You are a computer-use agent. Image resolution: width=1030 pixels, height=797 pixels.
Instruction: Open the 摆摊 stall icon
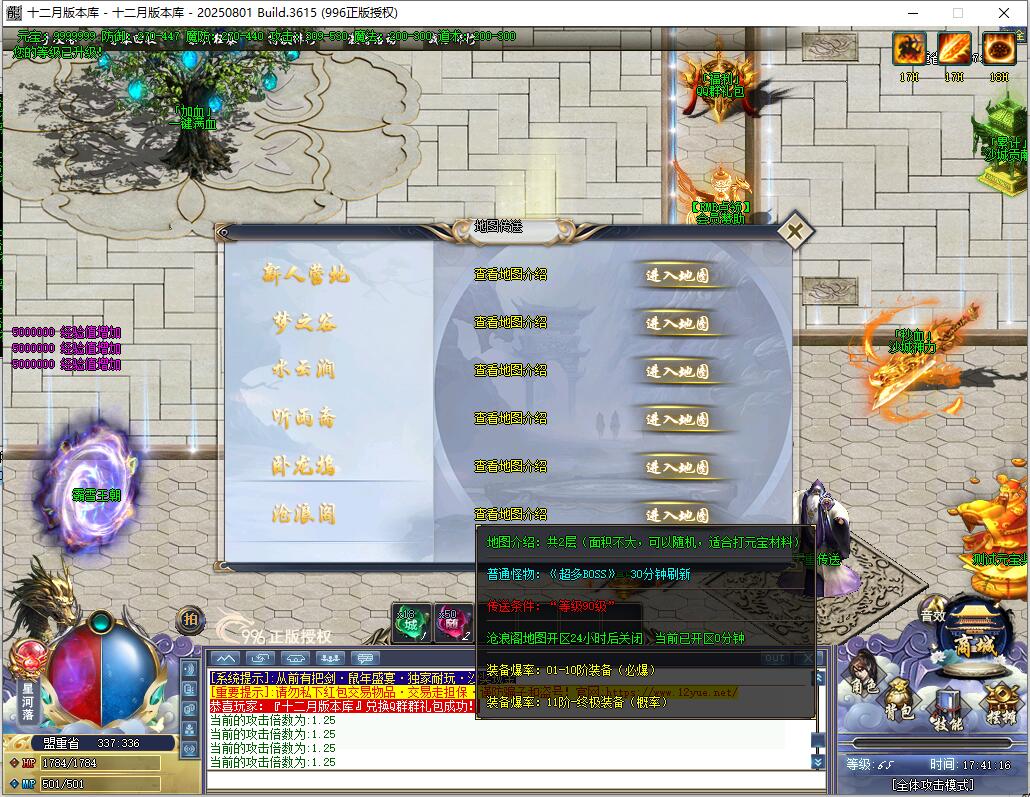[x=998, y=706]
